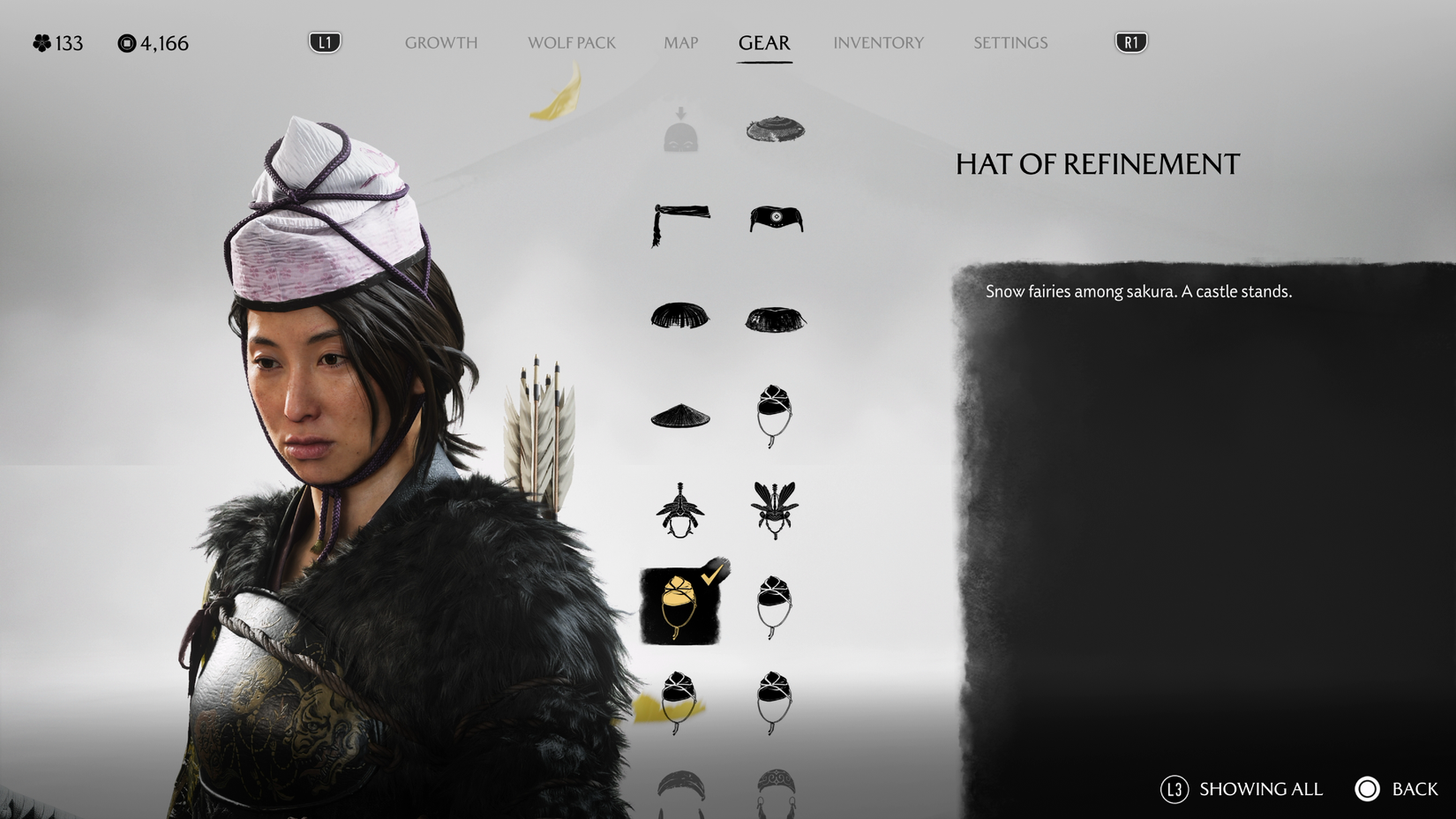Select the insect-ornament helmet icon
Screen dimensions: 1456x819
tap(777, 512)
